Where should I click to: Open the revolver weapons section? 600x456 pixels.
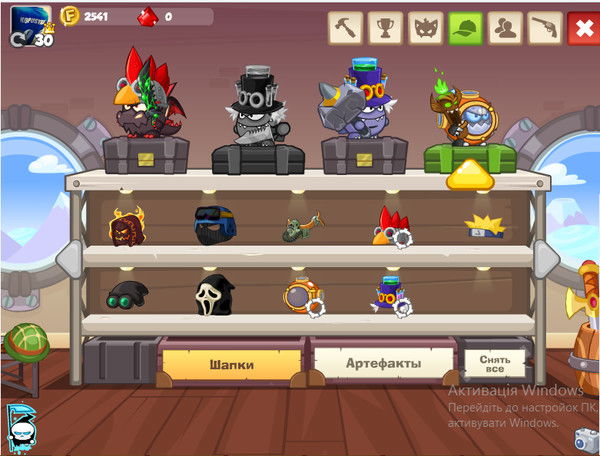(545, 28)
